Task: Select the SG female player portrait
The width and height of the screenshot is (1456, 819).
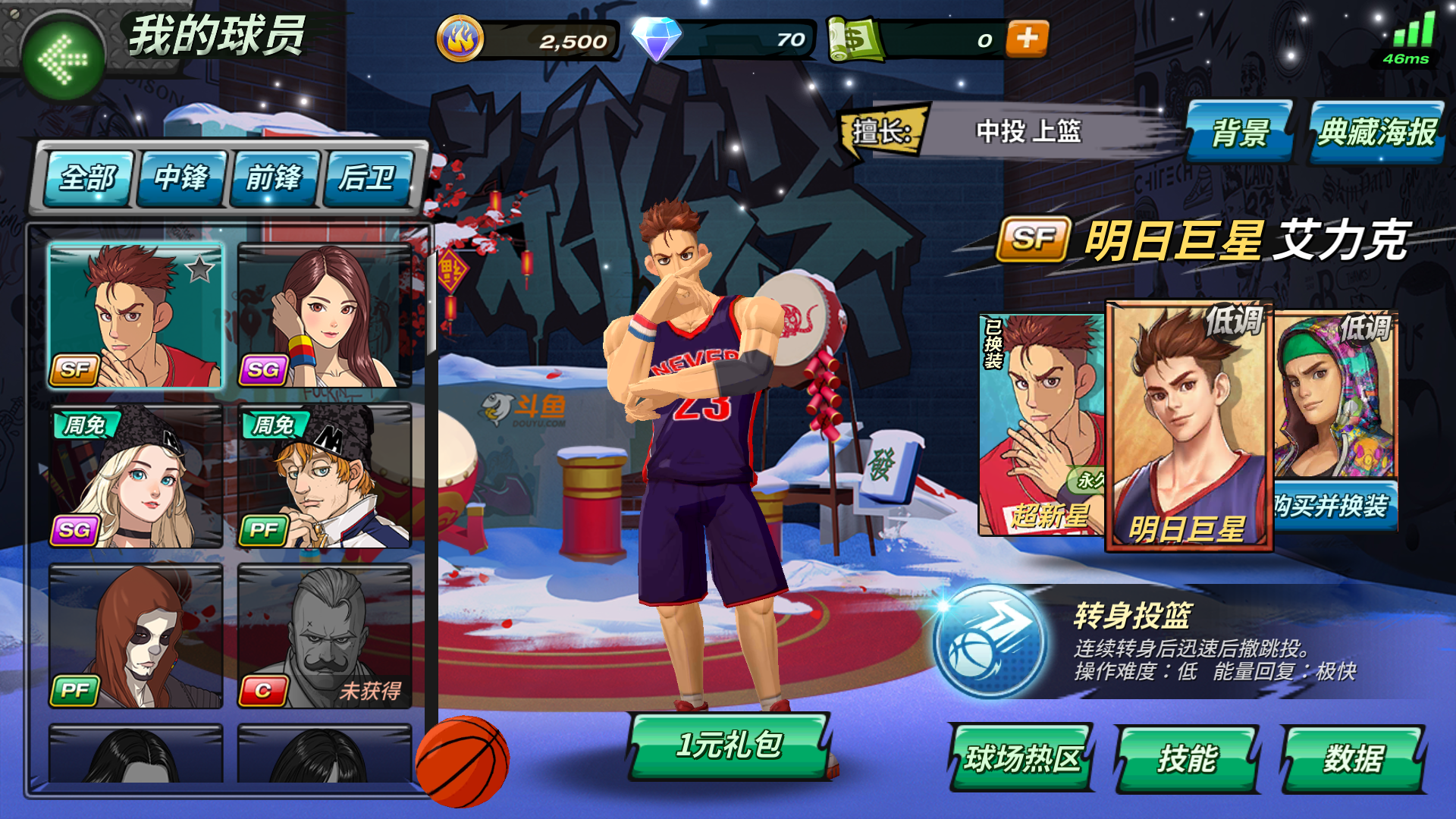Action: click(x=326, y=315)
